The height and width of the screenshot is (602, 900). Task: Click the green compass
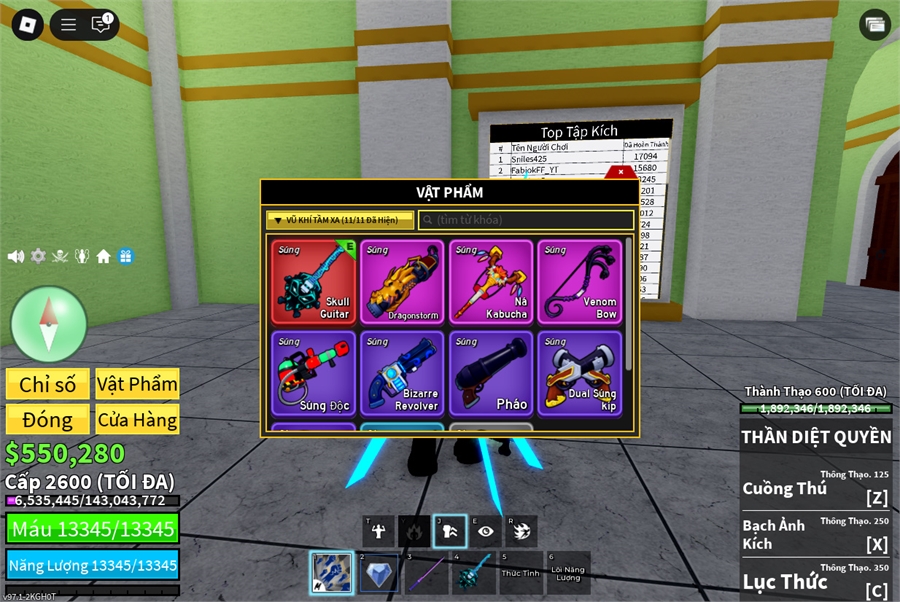(49, 324)
